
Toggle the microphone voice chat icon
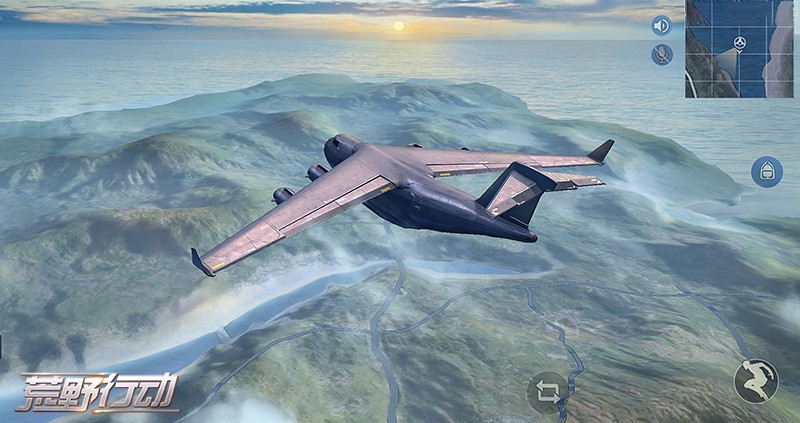[x=661, y=55]
